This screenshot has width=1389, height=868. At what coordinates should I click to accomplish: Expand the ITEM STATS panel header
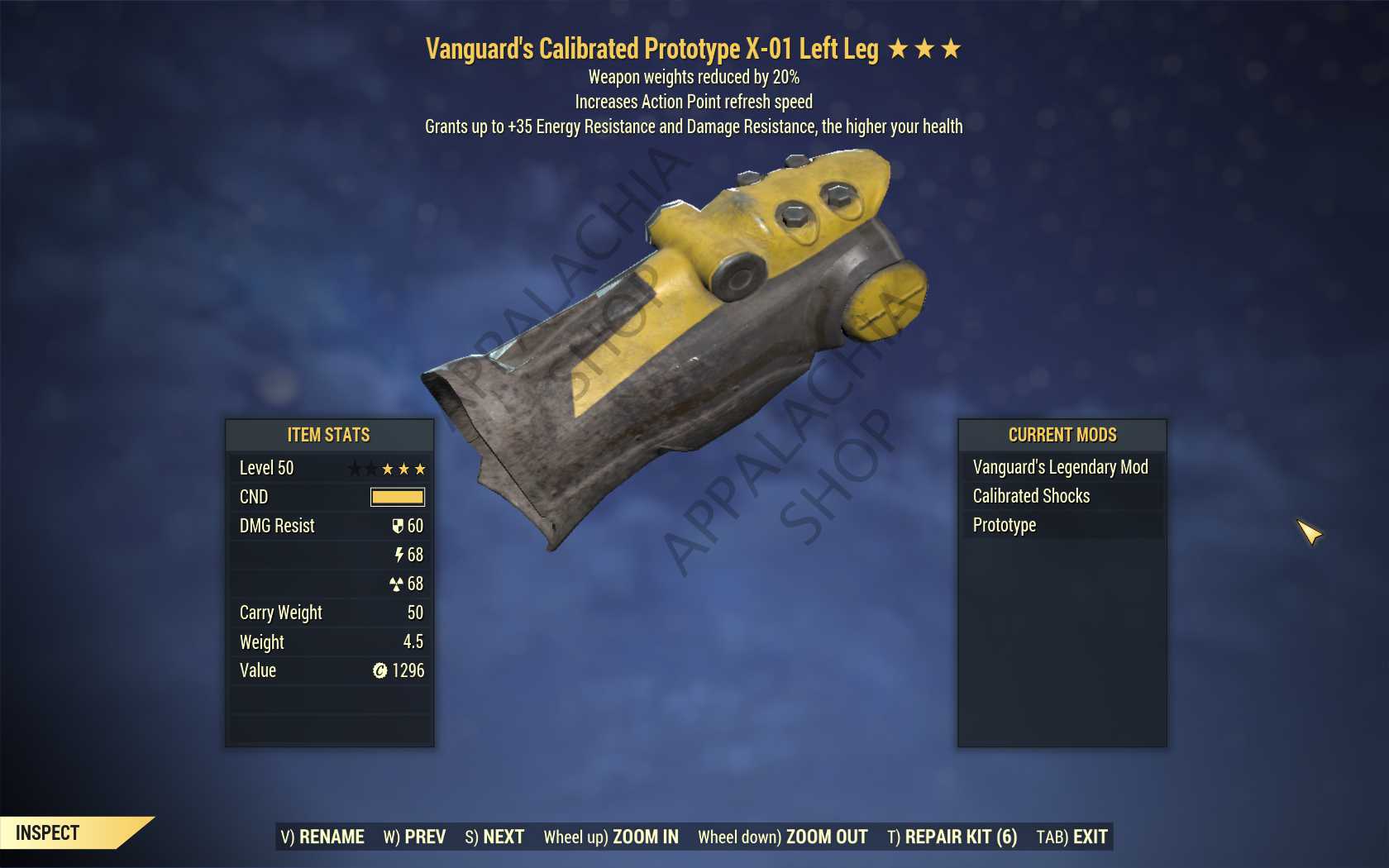coord(328,435)
